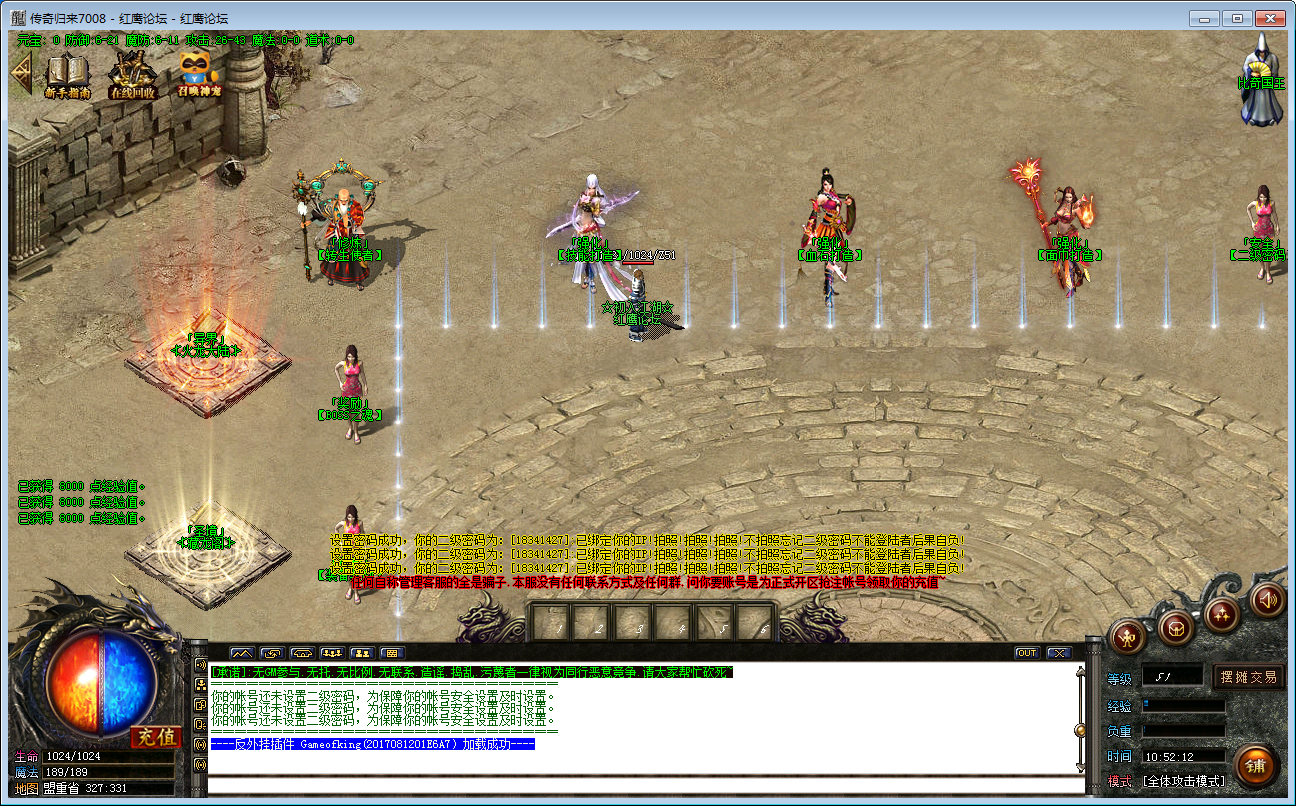Click the chat text input bar

click(640, 785)
